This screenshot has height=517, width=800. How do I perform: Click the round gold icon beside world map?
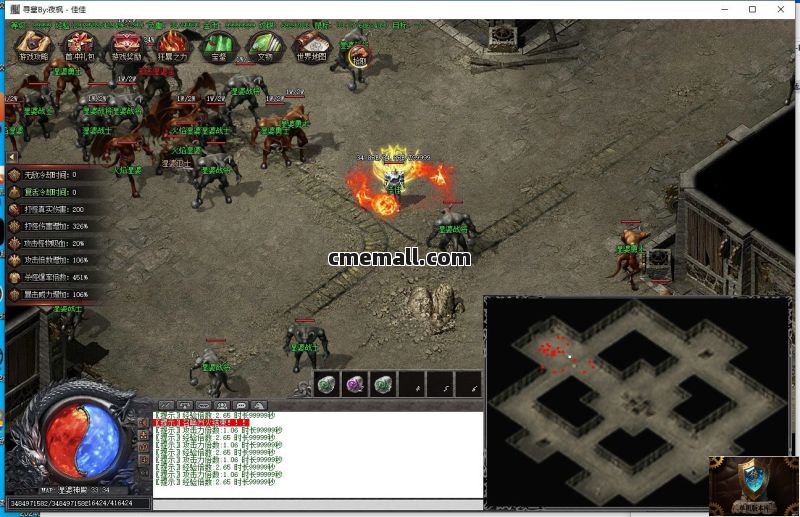coord(356,56)
